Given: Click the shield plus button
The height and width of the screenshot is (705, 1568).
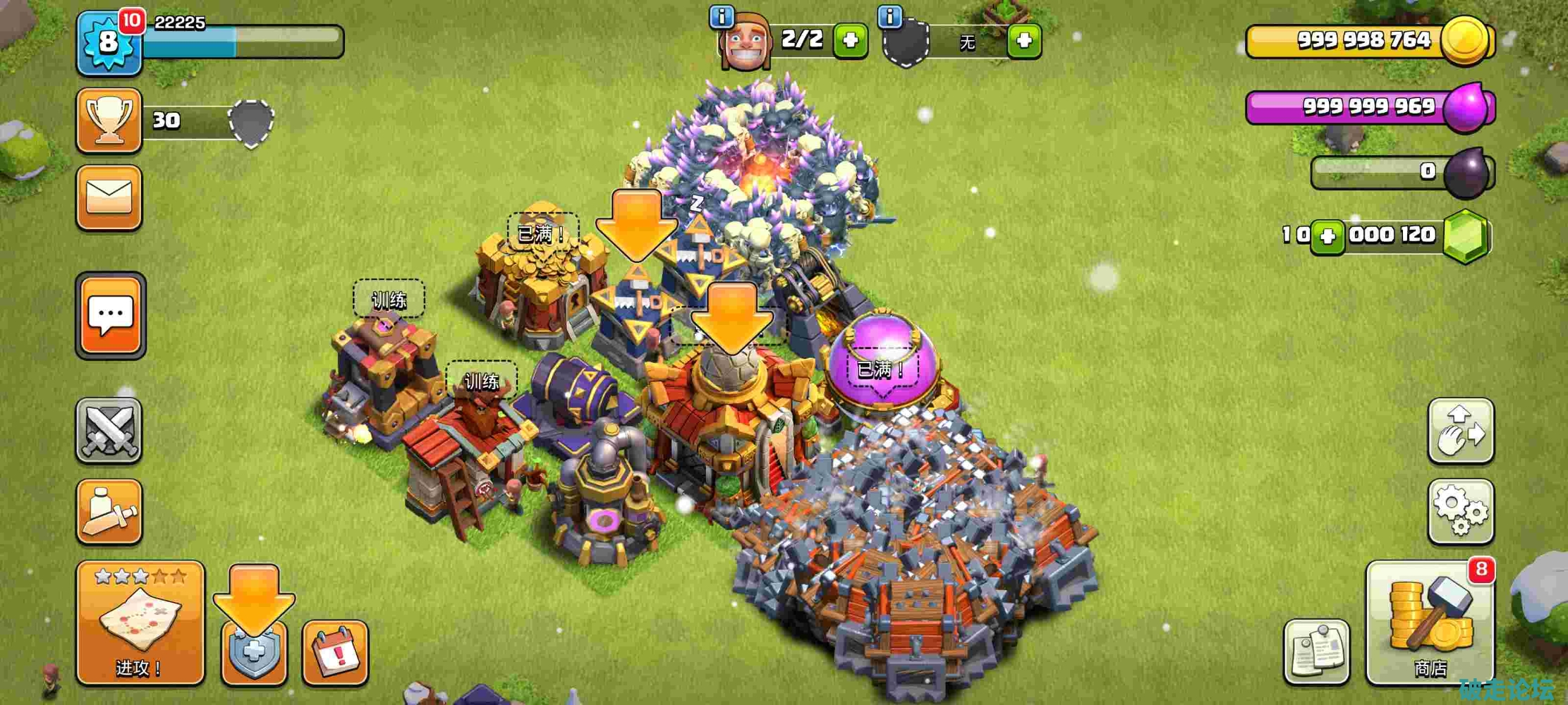Looking at the screenshot, I should point(1024,40).
